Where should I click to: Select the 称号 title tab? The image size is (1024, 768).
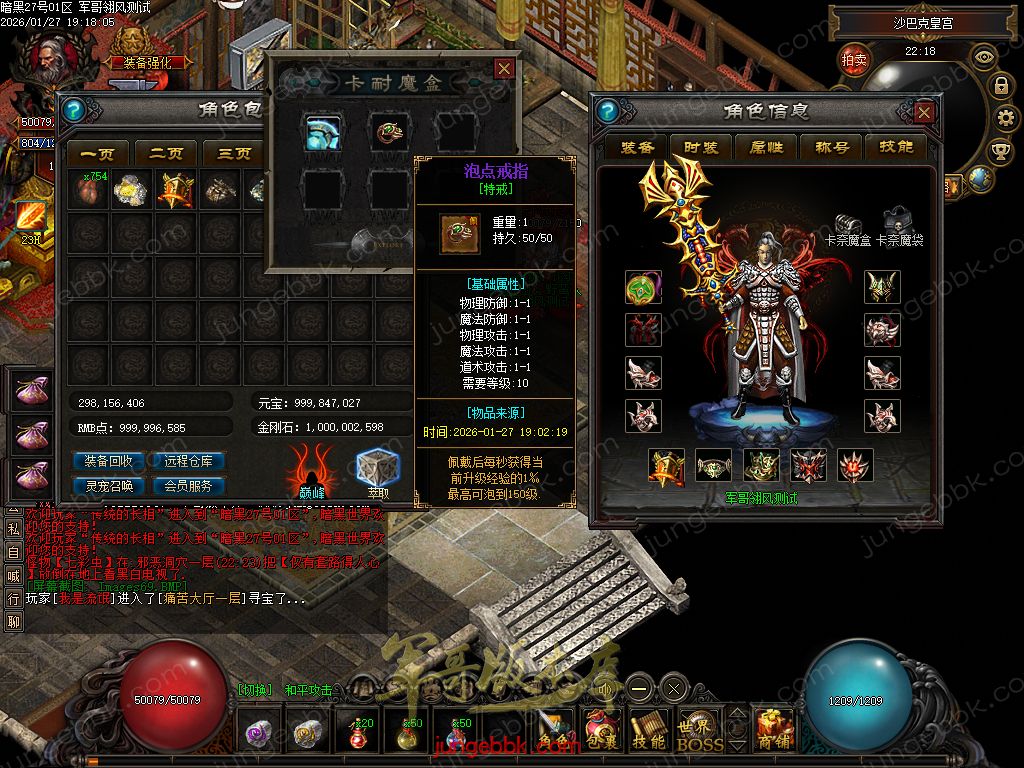coord(831,148)
